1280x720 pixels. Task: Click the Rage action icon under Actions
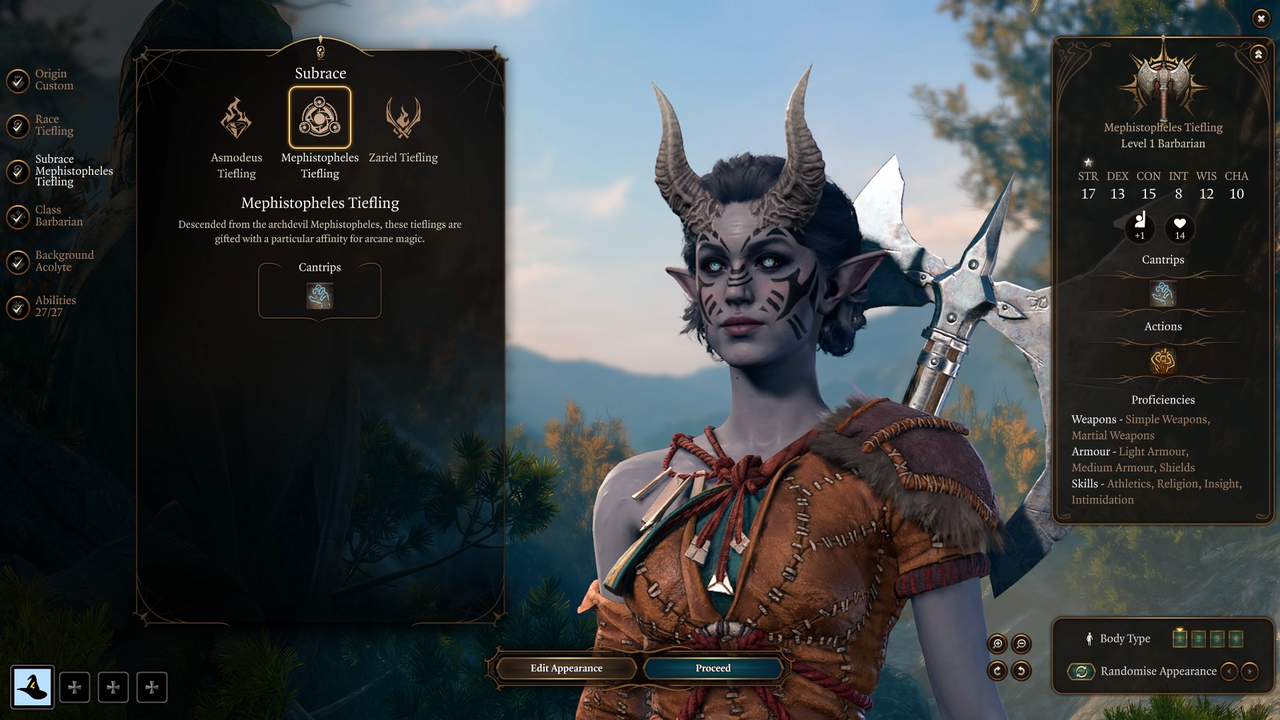tap(1162, 360)
